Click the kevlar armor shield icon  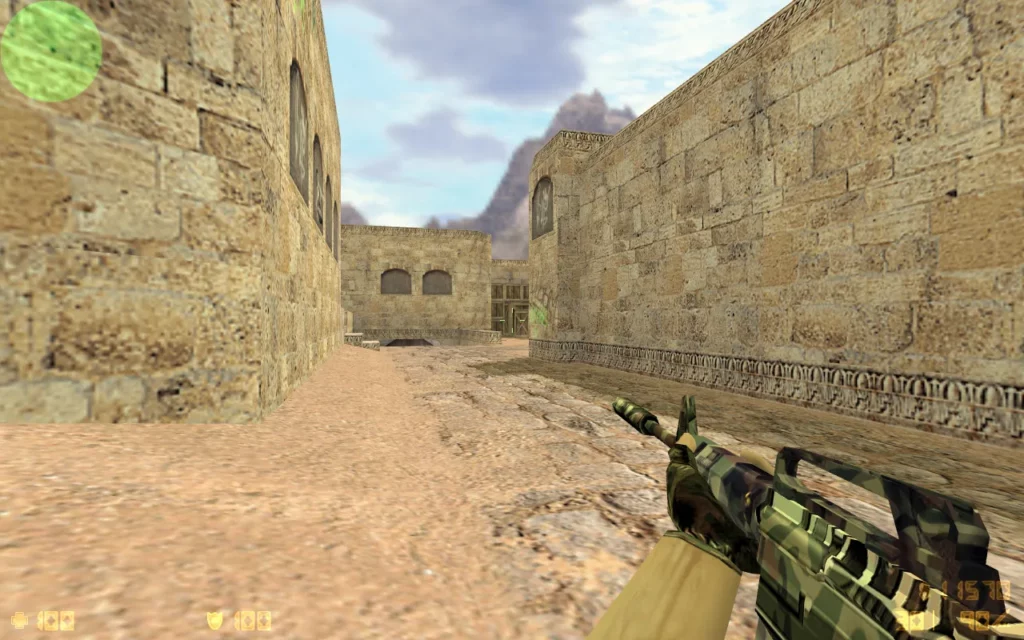(215, 620)
